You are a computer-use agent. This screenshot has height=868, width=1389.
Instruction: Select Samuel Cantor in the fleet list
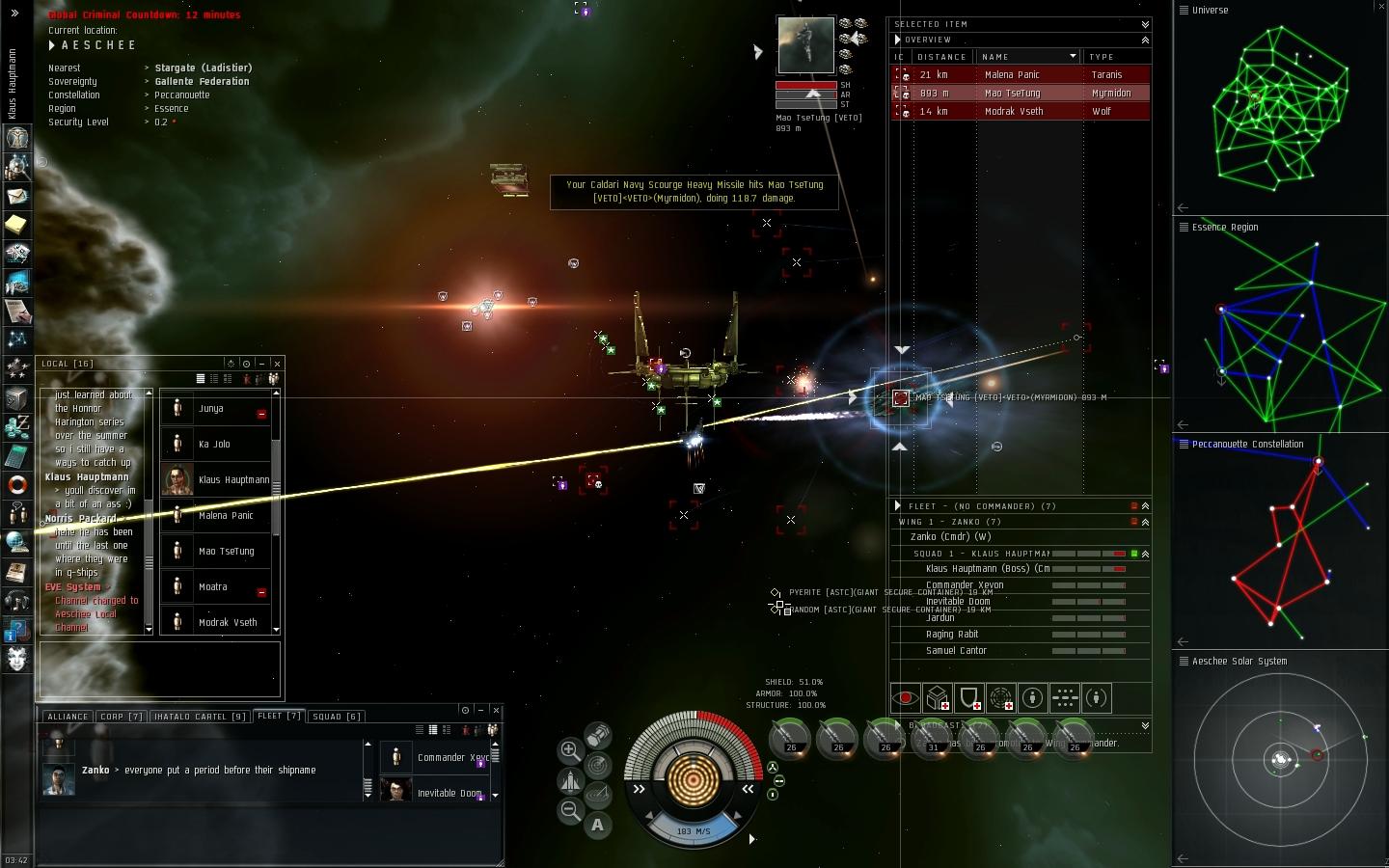coord(956,651)
